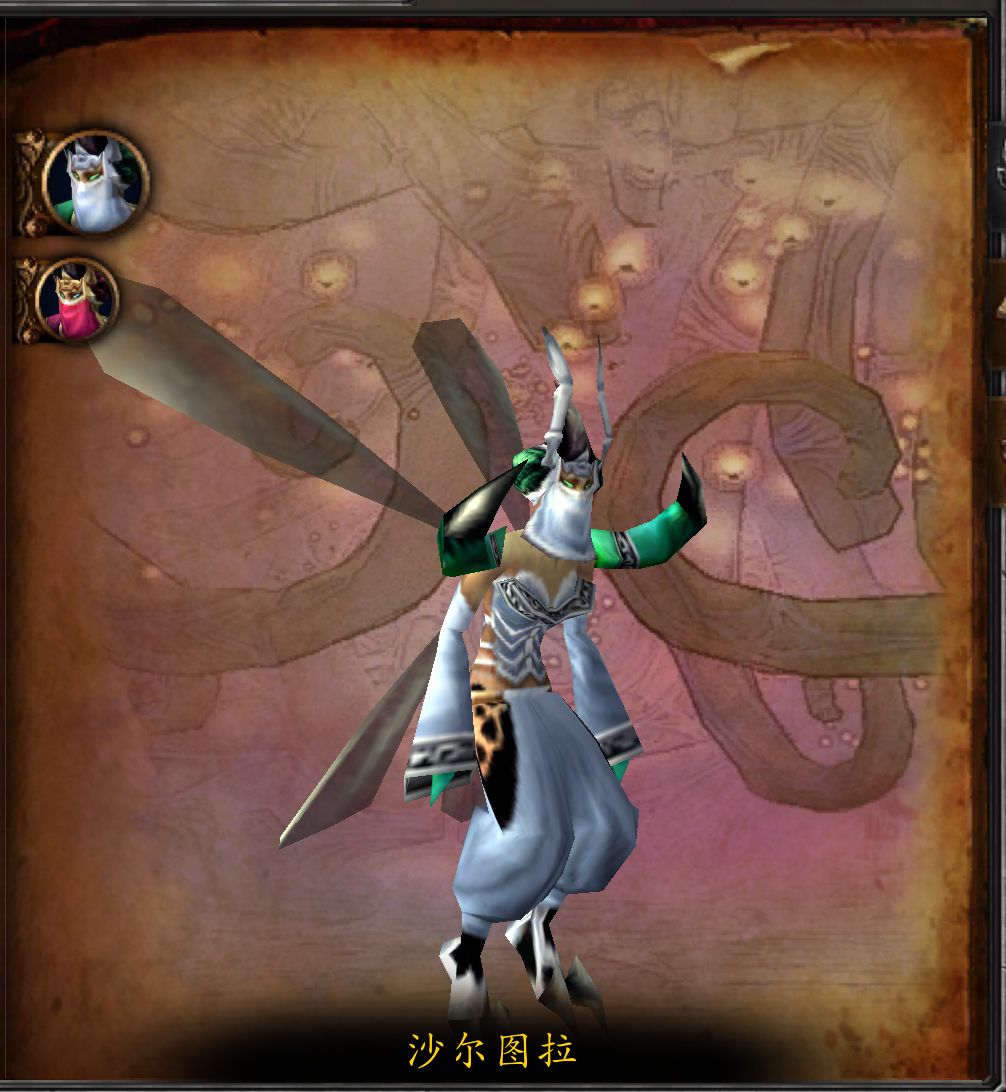Select the white-bearded character portrait
Viewport: 1006px width, 1092px height.
(96, 183)
